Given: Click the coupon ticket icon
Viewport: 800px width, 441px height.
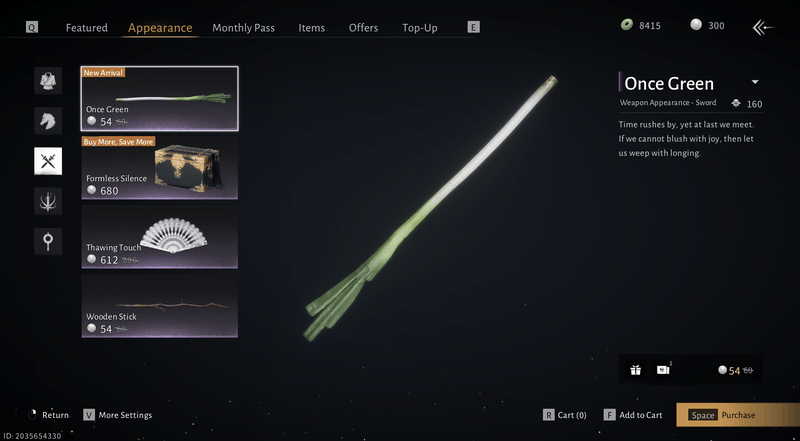Looking at the screenshot, I should 663,370.
